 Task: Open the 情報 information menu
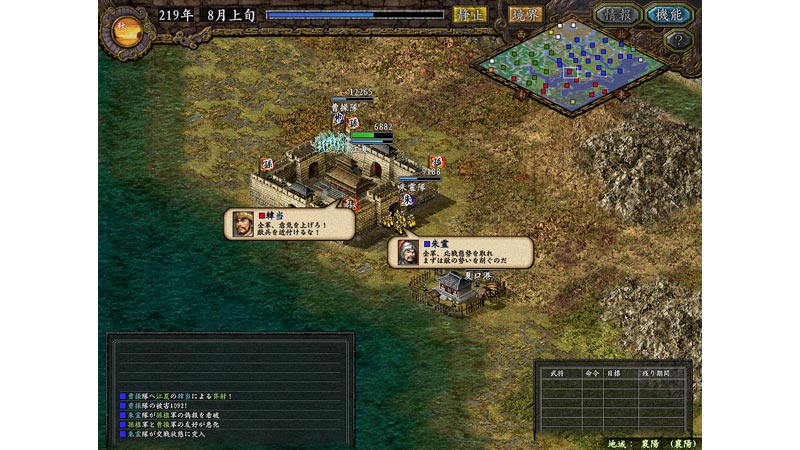coord(618,15)
